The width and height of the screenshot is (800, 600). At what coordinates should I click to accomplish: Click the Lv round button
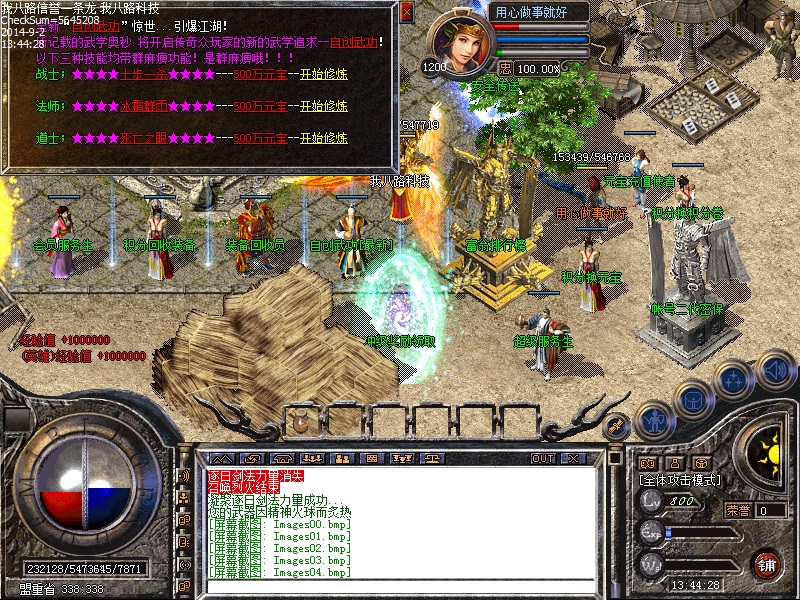[650, 501]
